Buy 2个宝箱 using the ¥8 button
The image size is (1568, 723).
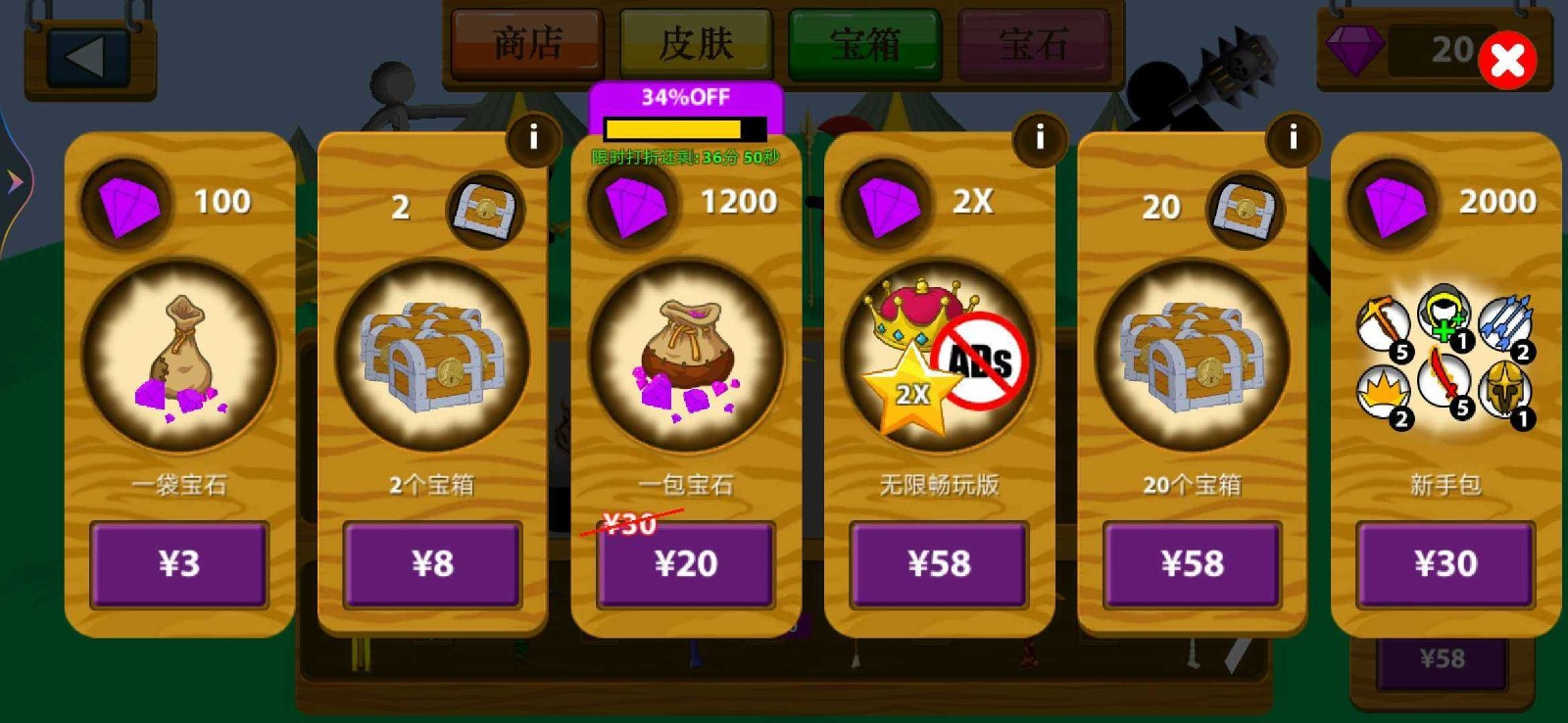(431, 564)
